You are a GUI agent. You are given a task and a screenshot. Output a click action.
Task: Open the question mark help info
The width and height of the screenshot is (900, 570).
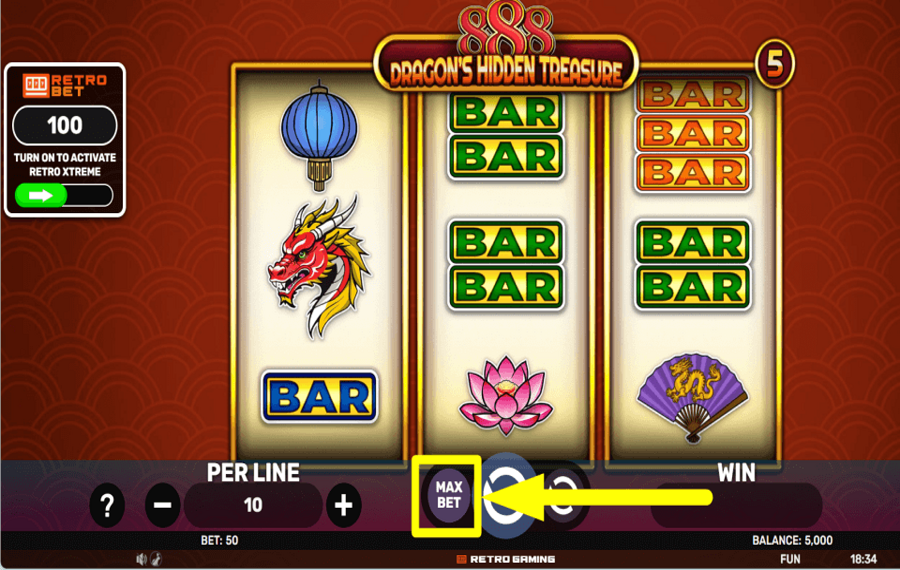107,506
